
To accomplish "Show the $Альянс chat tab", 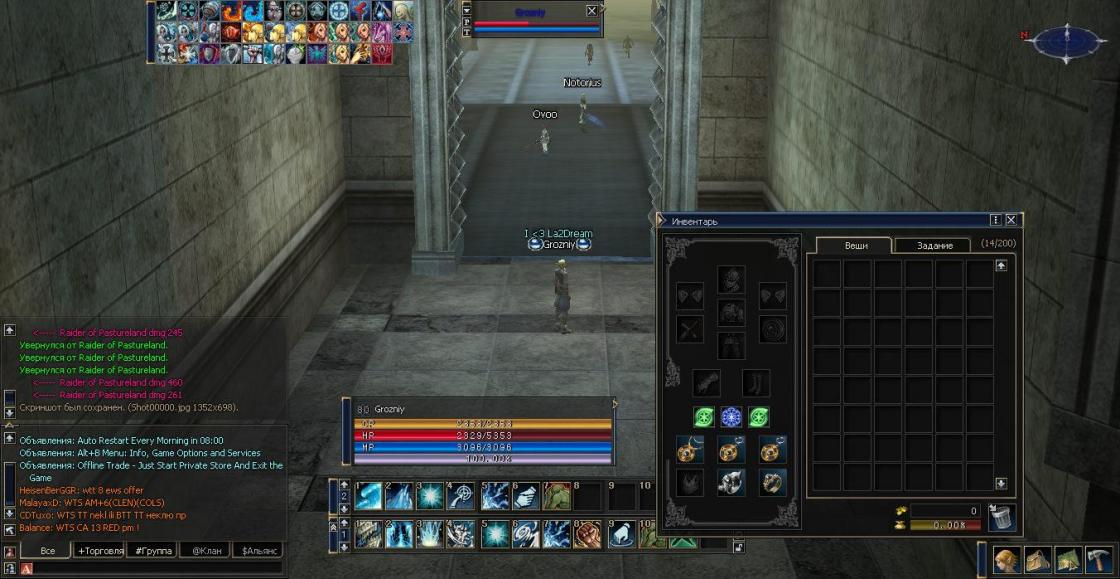I will pos(259,551).
